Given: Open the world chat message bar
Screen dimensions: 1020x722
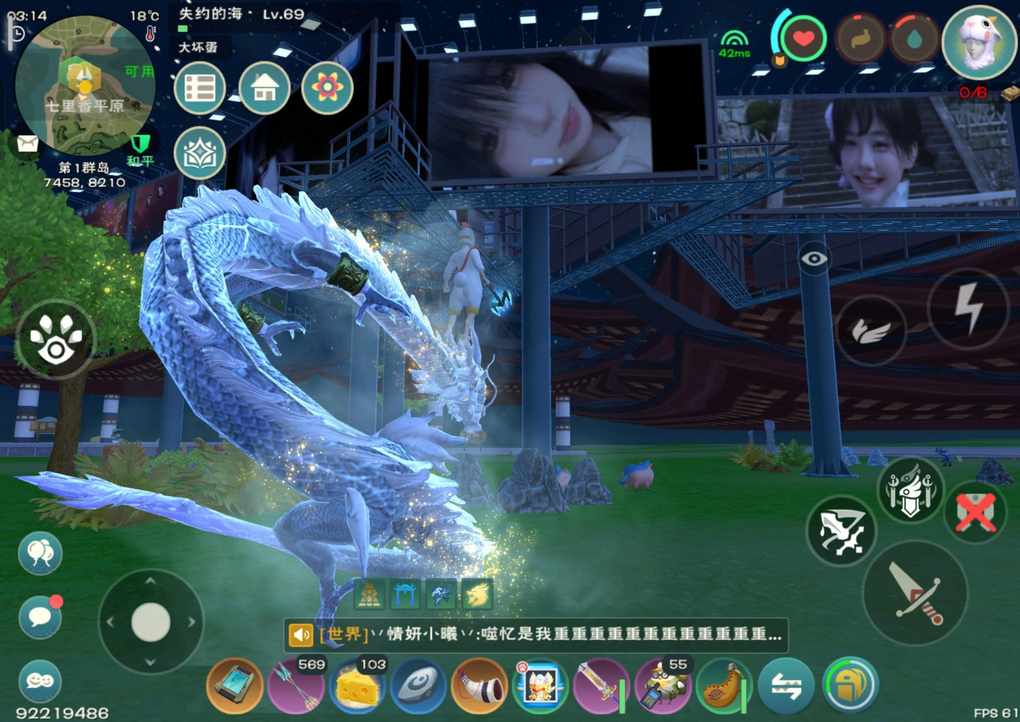Looking at the screenshot, I should tap(535, 634).
